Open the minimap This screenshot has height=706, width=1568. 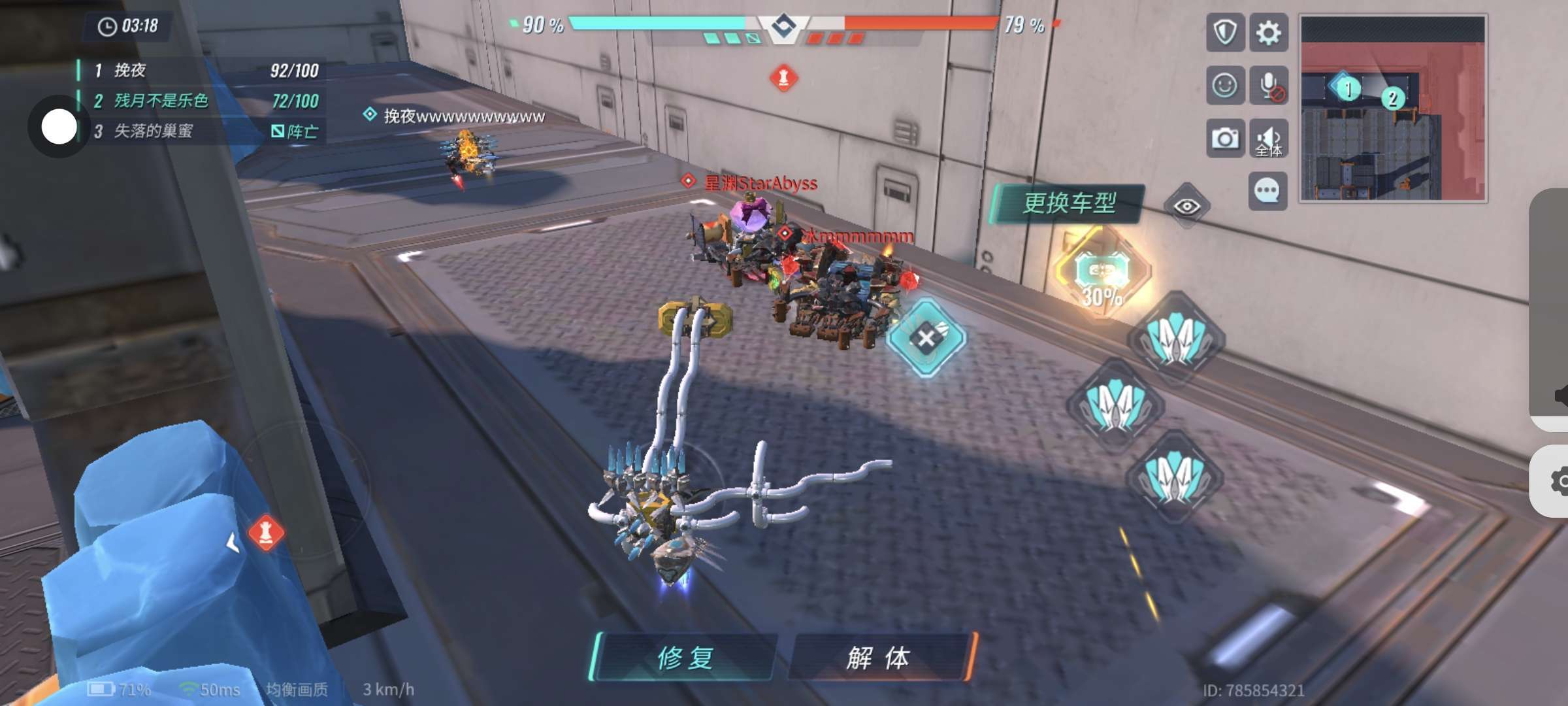[1393, 109]
